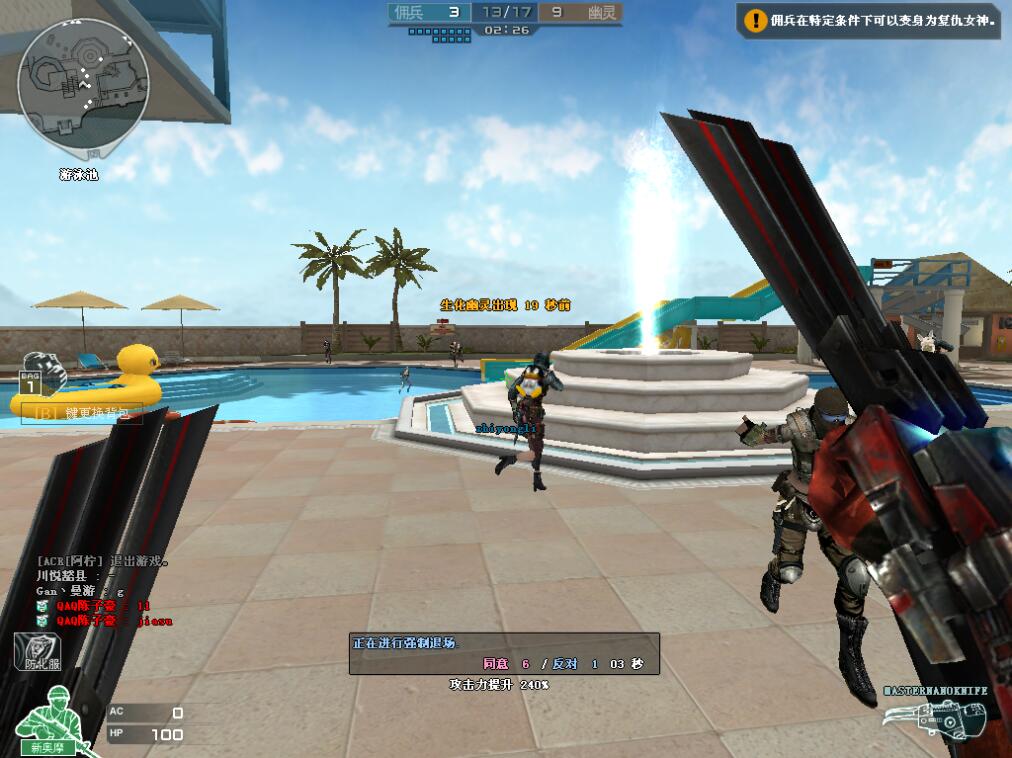The height and width of the screenshot is (758, 1012).
Task: Click the yellow exclamation tip icon
Action: tap(754, 20)
